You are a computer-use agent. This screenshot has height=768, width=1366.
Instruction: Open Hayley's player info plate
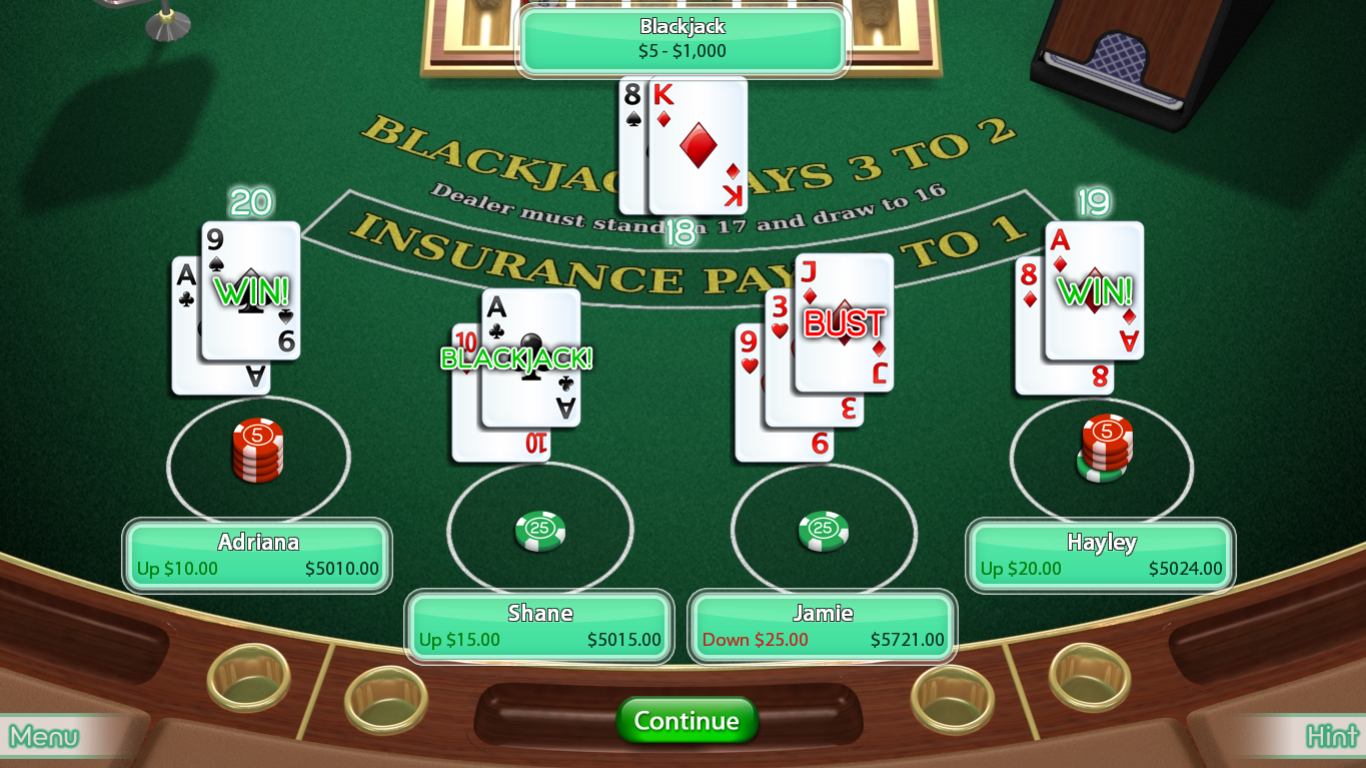click(1099, 555)
